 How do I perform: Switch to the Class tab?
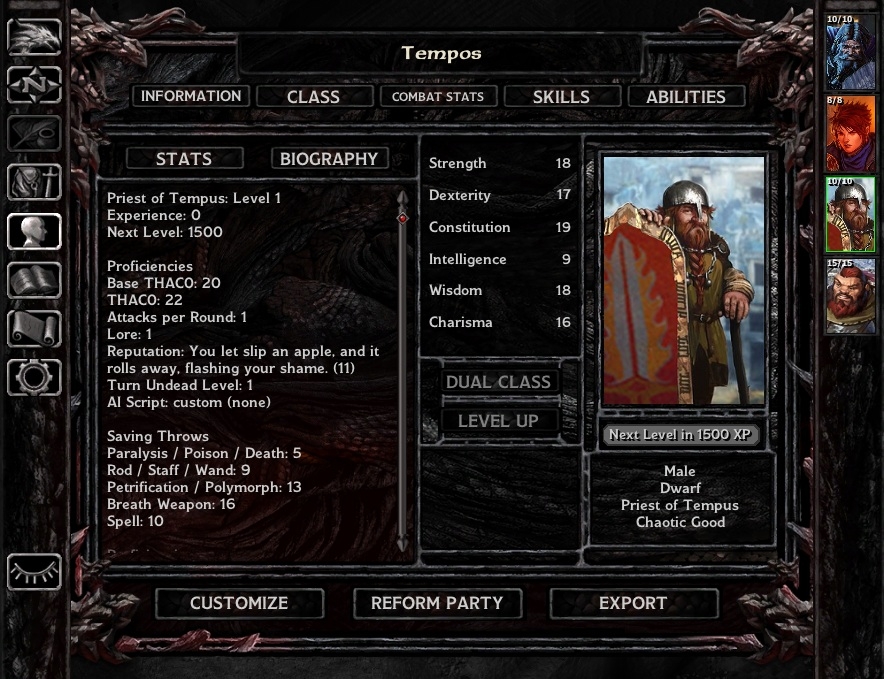pyautogui.click(x=313, y=97)
